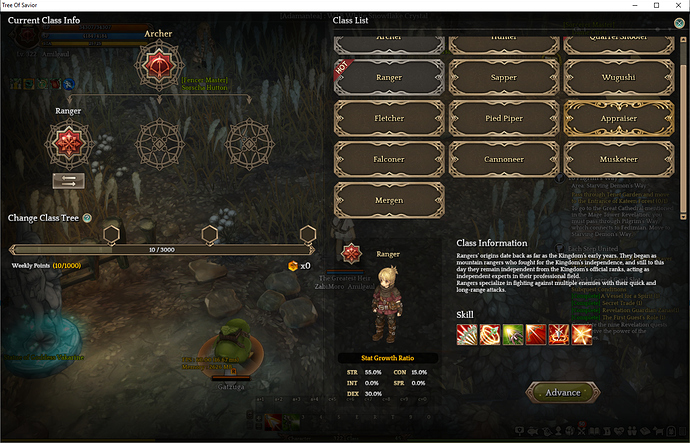Pick the Musketeer class
Screen dimensions: 690x443
[x=618, y=158]
